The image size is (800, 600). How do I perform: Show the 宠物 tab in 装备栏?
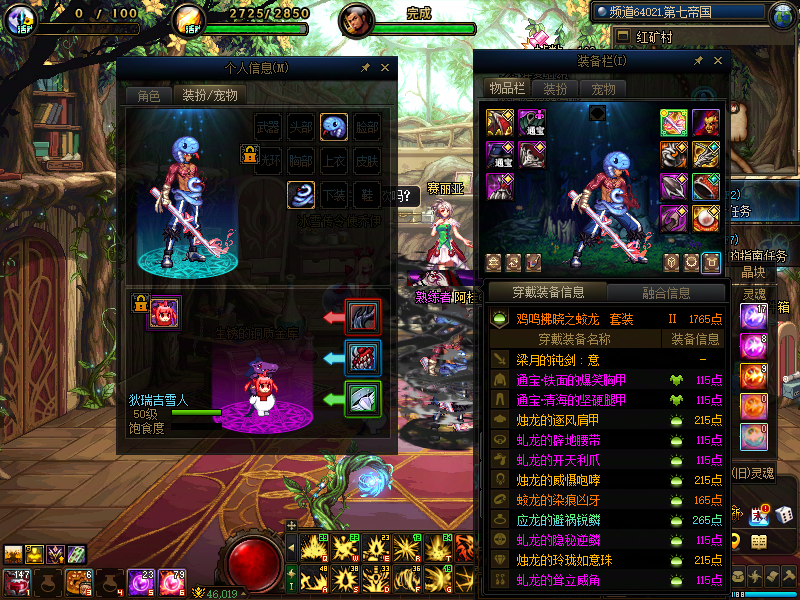pos(603,89)
